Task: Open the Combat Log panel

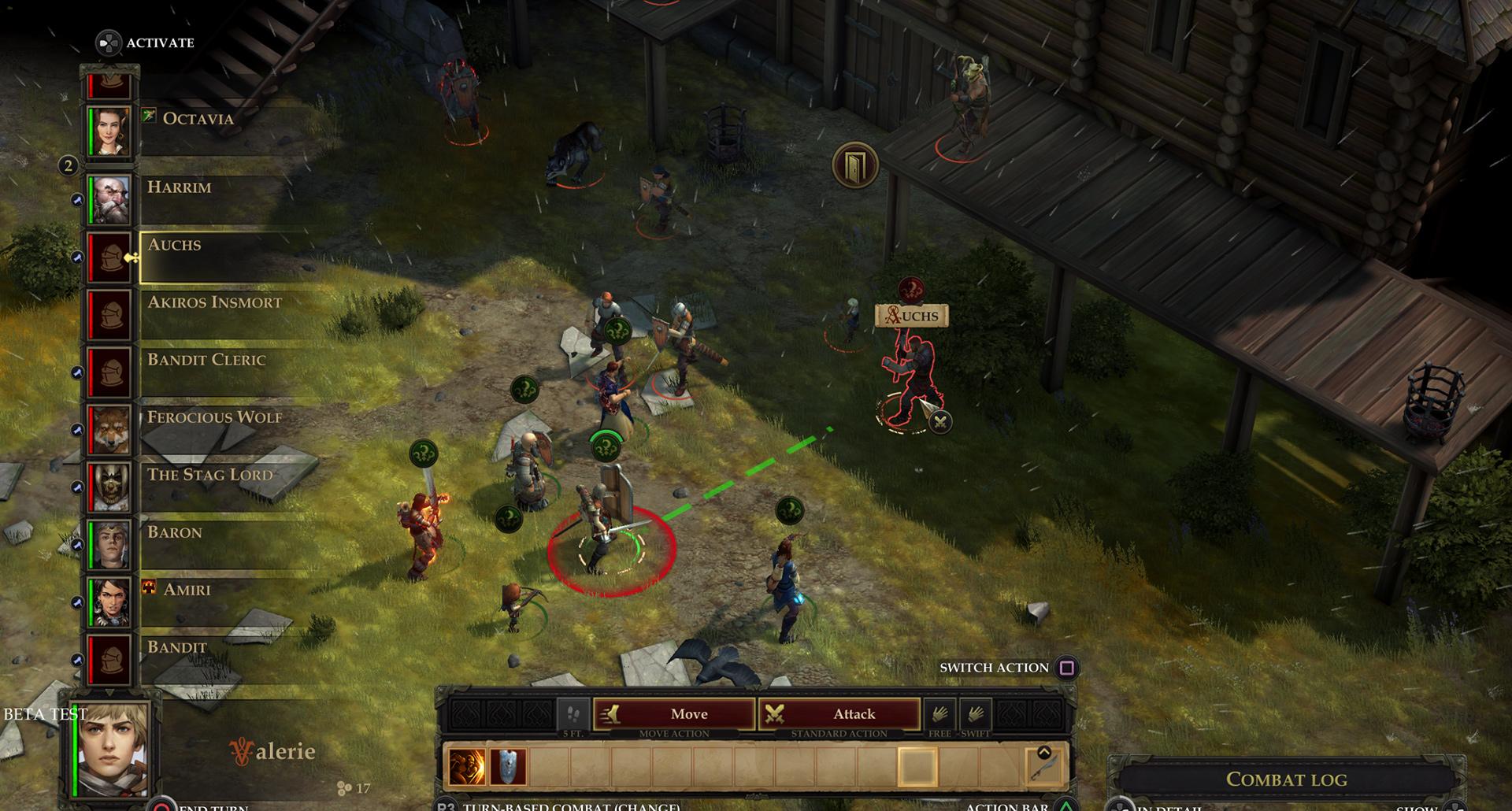Action: click(x=1286, y=780)
